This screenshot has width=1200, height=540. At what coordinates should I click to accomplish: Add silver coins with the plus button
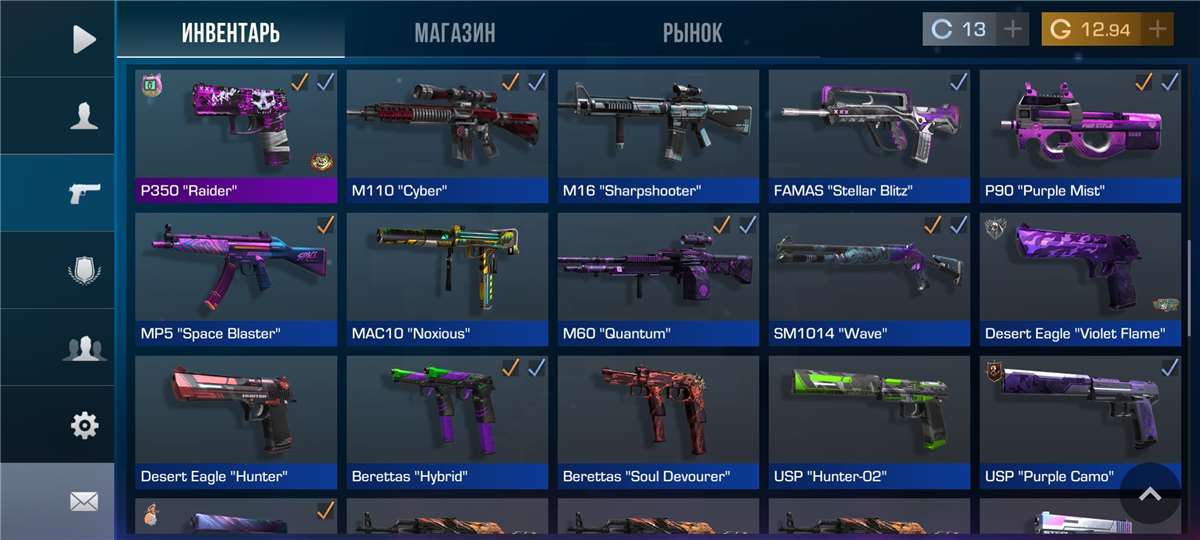click(x=1013, y=30)
